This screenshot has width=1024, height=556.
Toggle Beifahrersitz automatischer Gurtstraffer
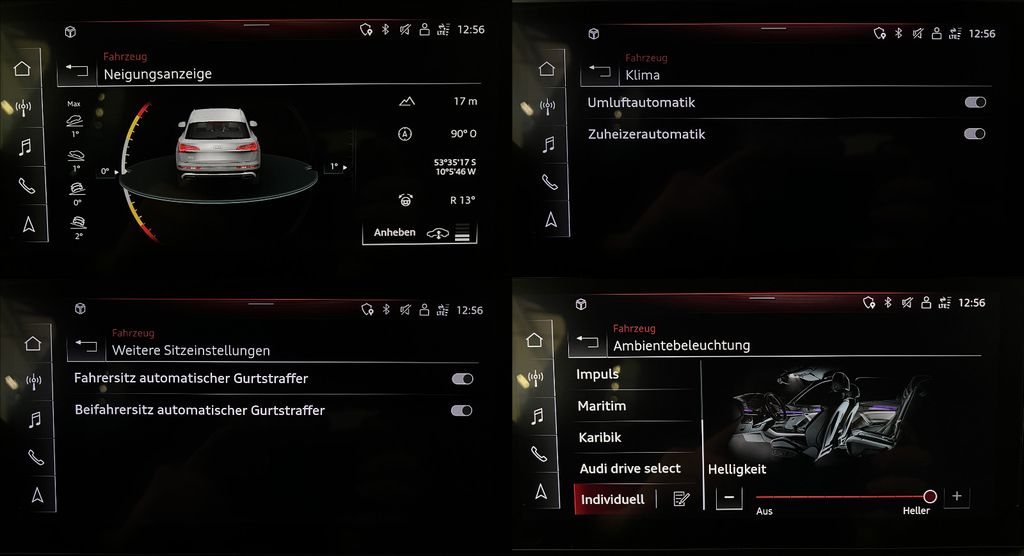pos(462,410)
